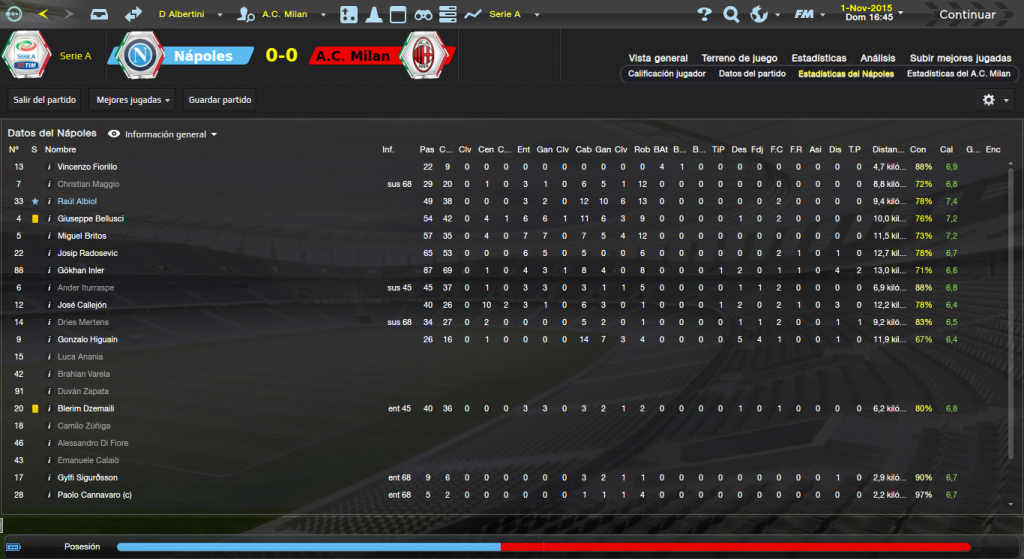Open the Terreno de juego tab
Viewport: 1024px width, 559px height.
pos(739,58)
